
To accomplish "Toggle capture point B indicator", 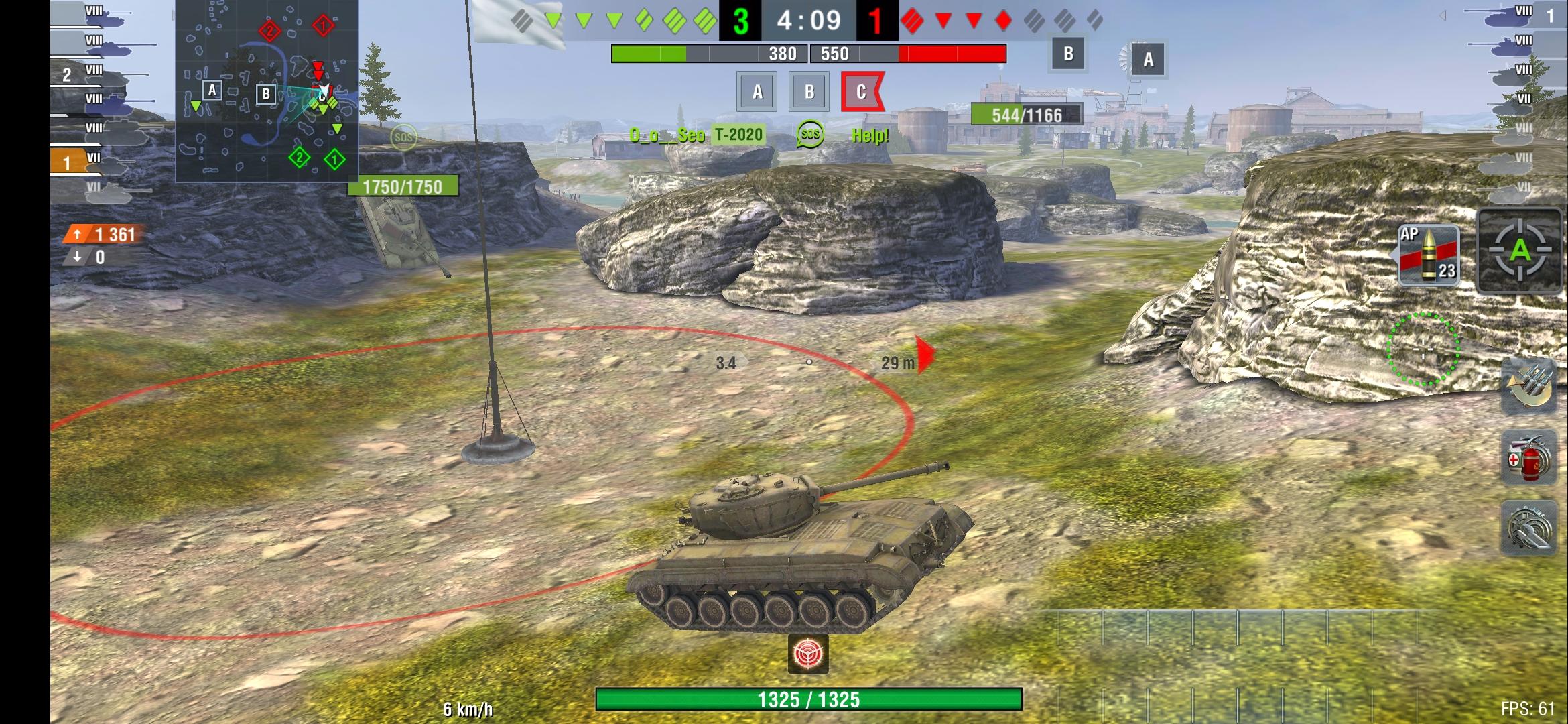I will click(809, 92).
